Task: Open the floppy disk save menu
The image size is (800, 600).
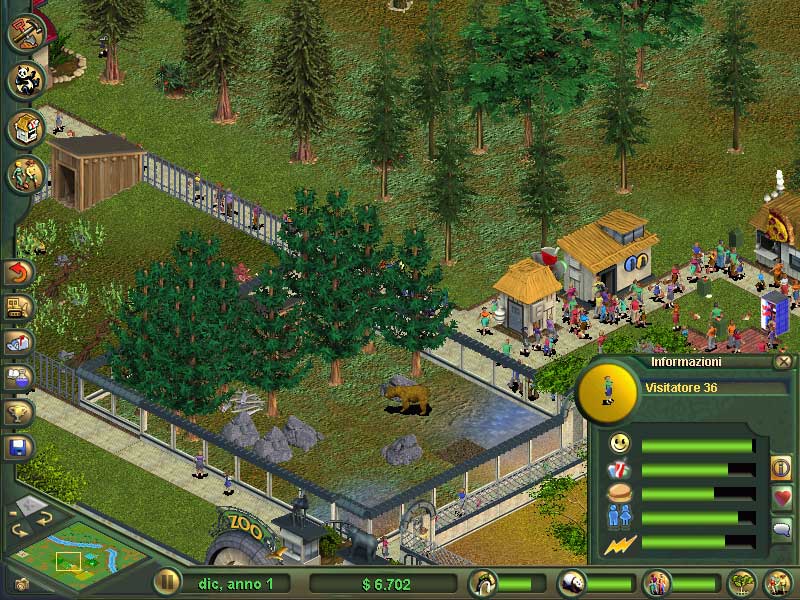Action: point(19,447)
